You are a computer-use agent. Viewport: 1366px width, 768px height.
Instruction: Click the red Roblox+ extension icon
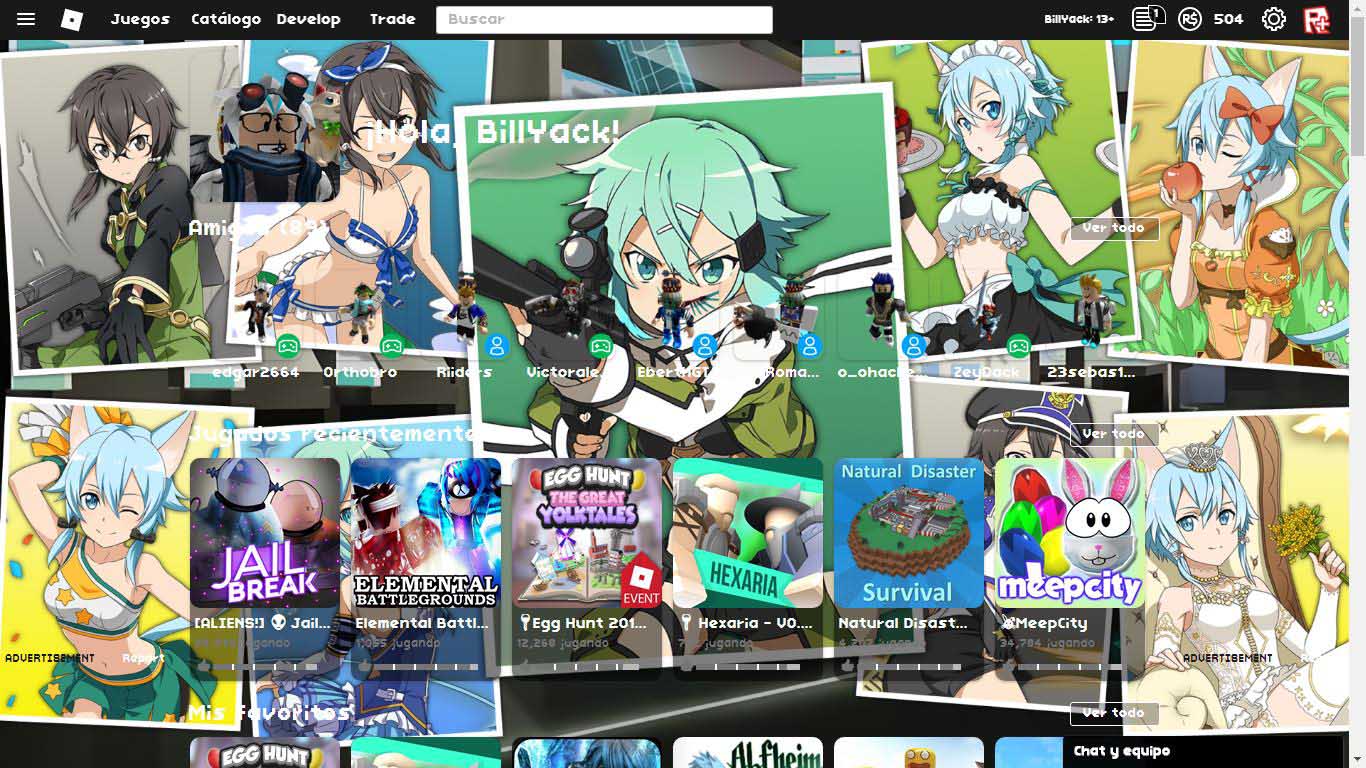(x=1318, y=17)
